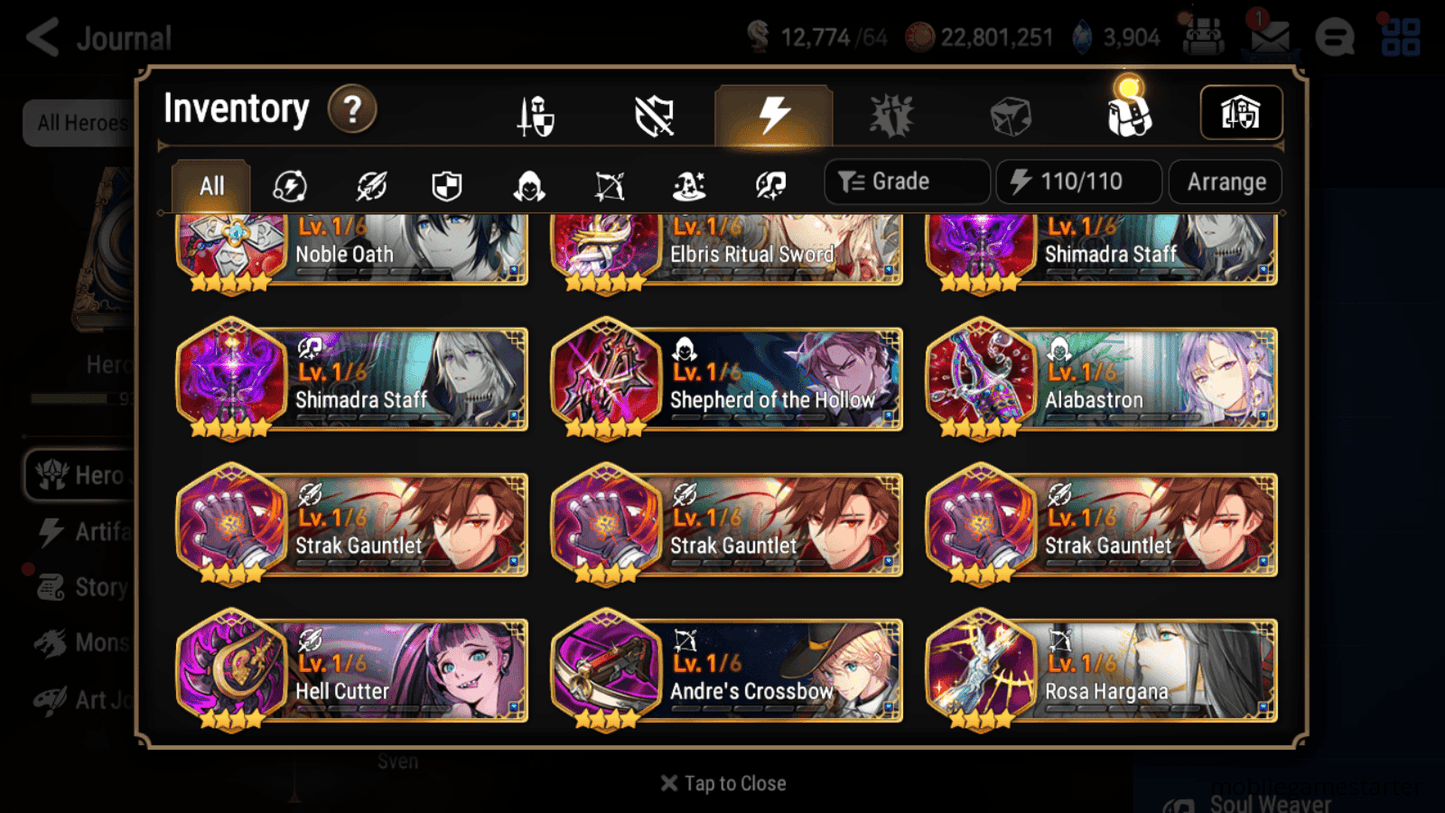
Task: Toggle the Mage wizard-hat filter
Action: pos(688,184)
